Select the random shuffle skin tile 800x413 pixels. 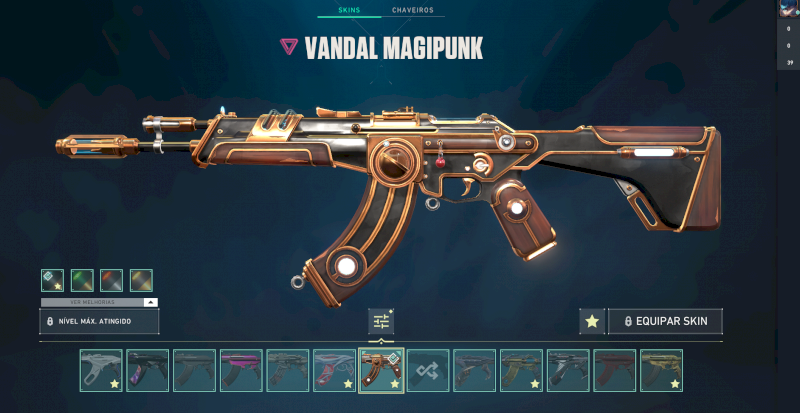coord(428,370)
